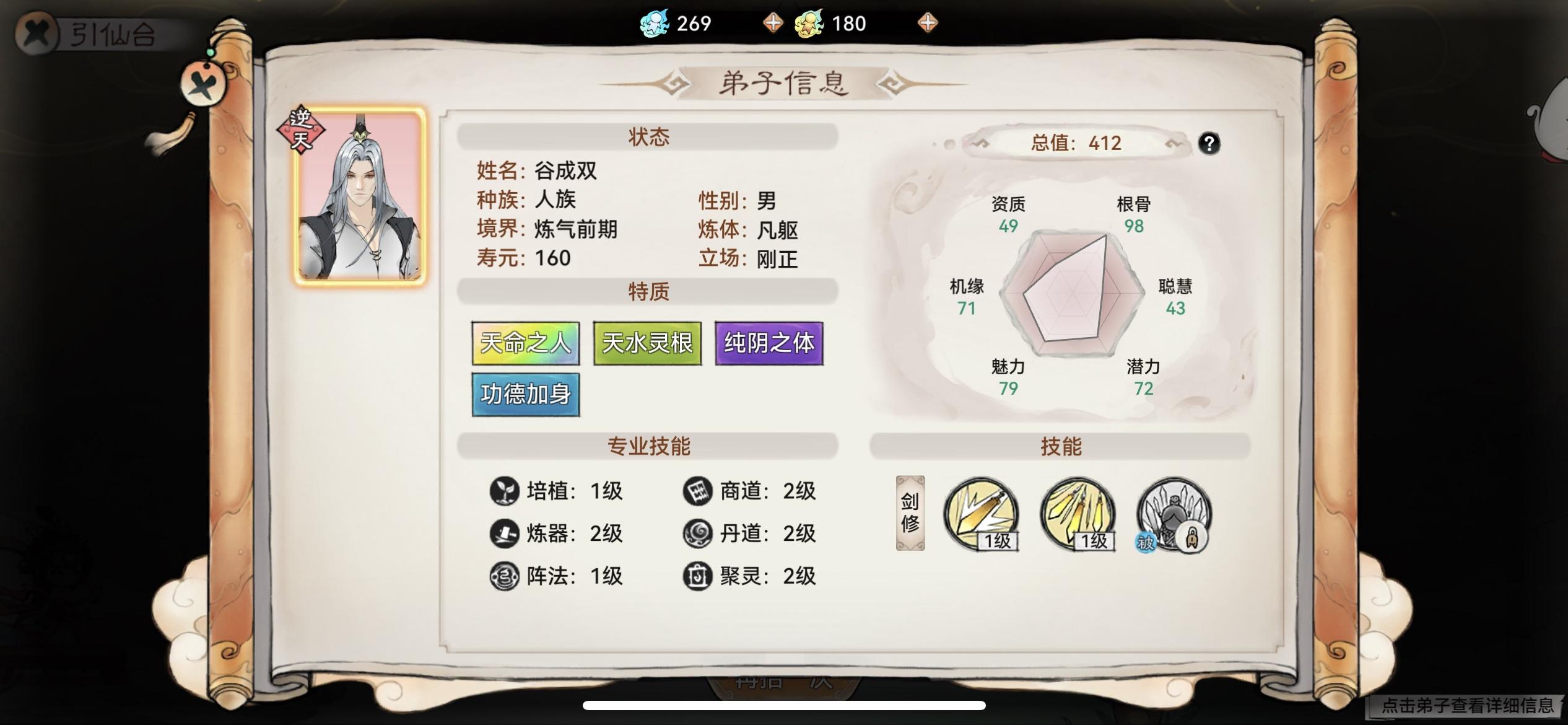Open the 剑修 skill category panel
The height and width of the screenshot is (725, 1568).
coord(909,516)
